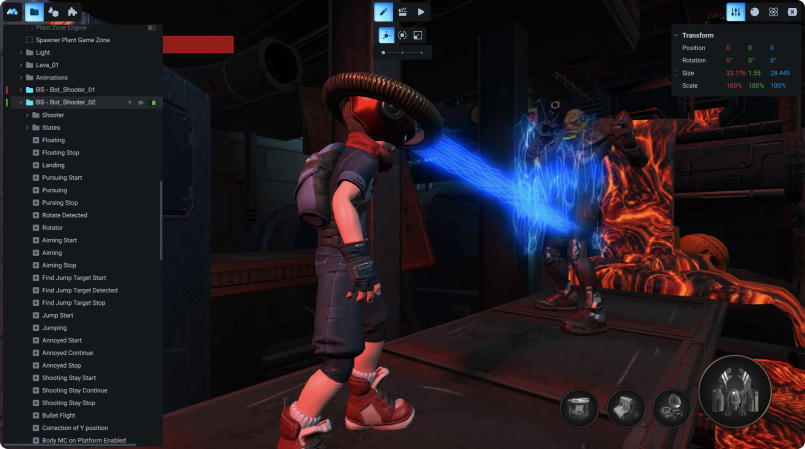Screen dimensions: 805x449
Task: Select the pencil edit mode tool
Action: point(383,12)
